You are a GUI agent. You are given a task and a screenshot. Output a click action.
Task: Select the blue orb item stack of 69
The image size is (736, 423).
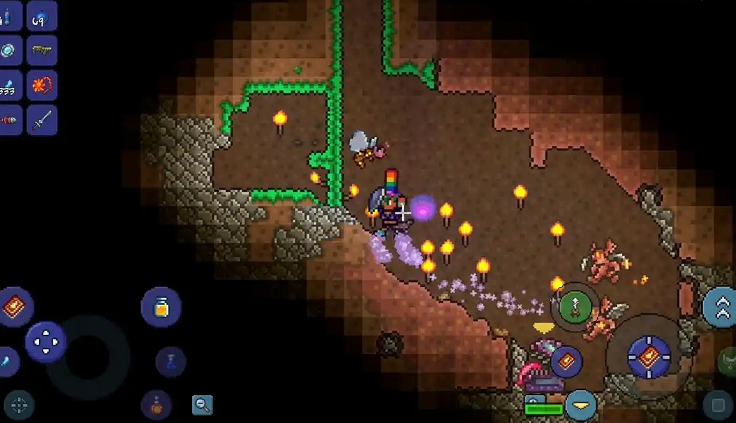(x=42, y=16)
